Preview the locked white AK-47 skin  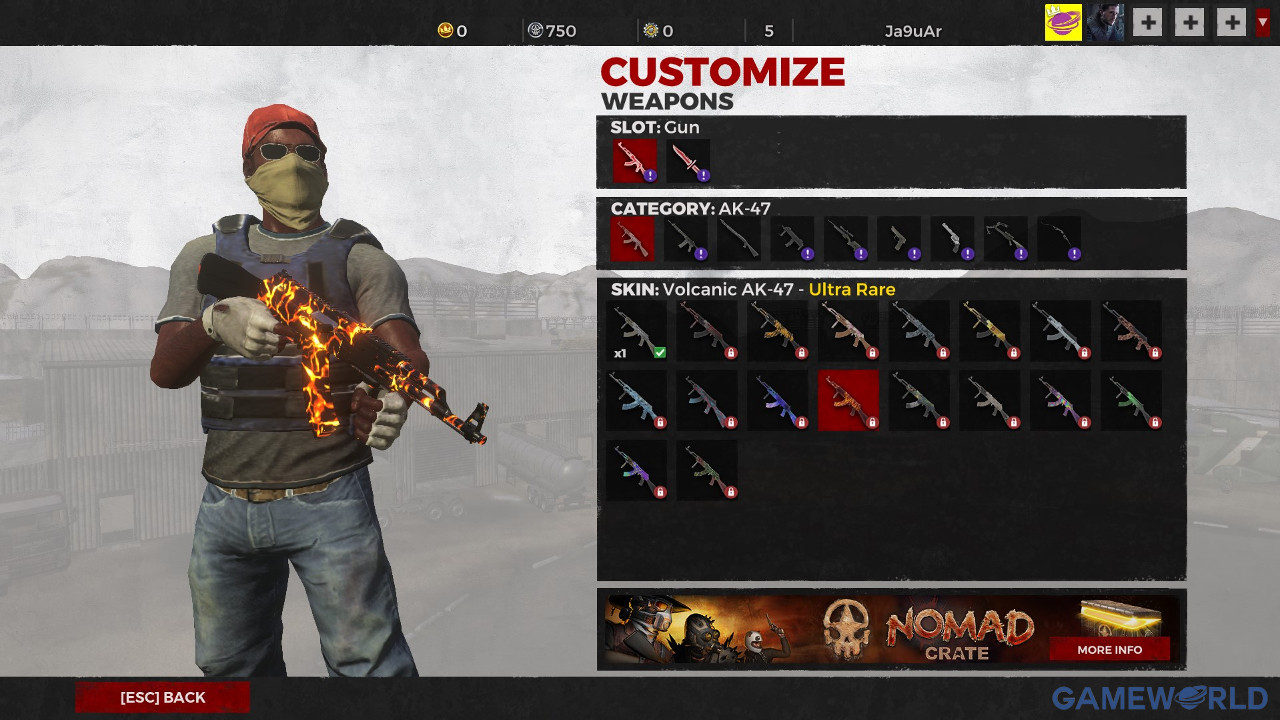tap(1060, 331)
